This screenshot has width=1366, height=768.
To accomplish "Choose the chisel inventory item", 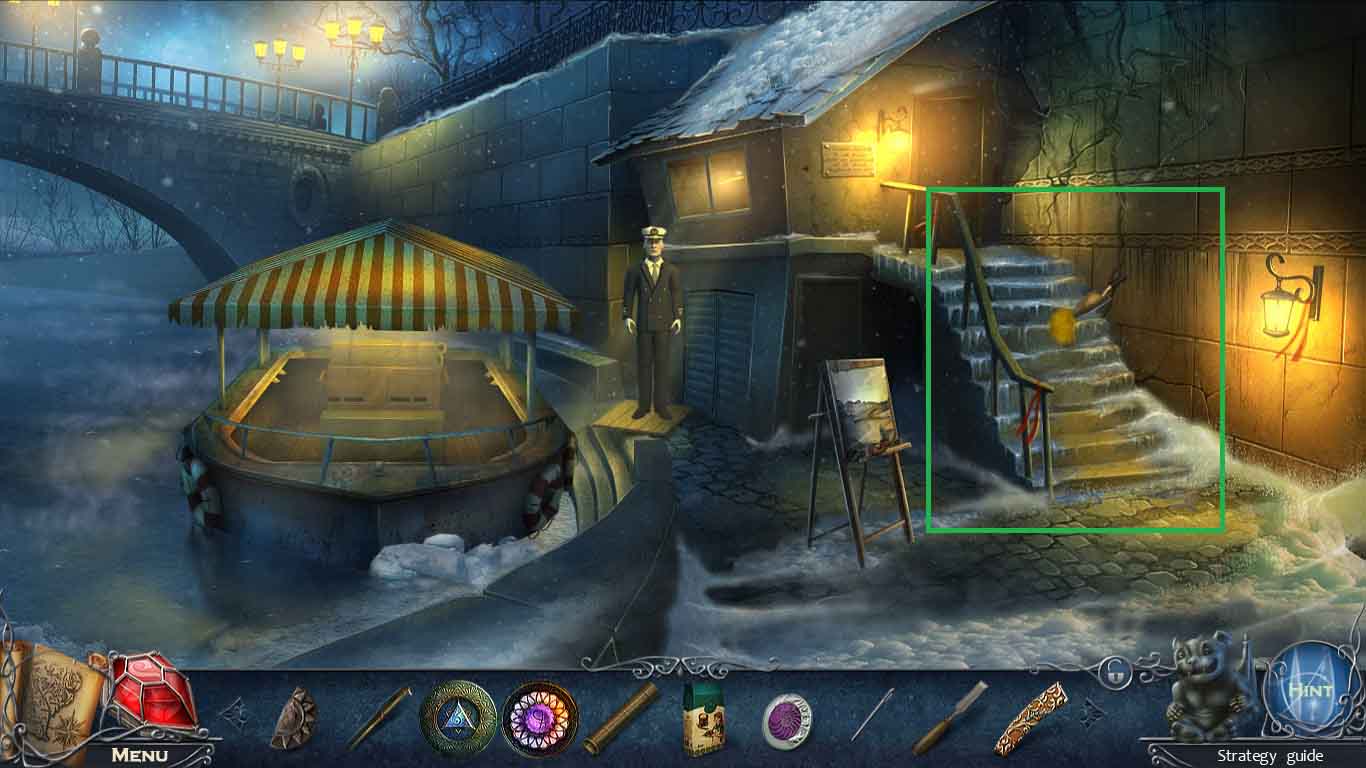I will pyautogui.click(x=949, y=718).
